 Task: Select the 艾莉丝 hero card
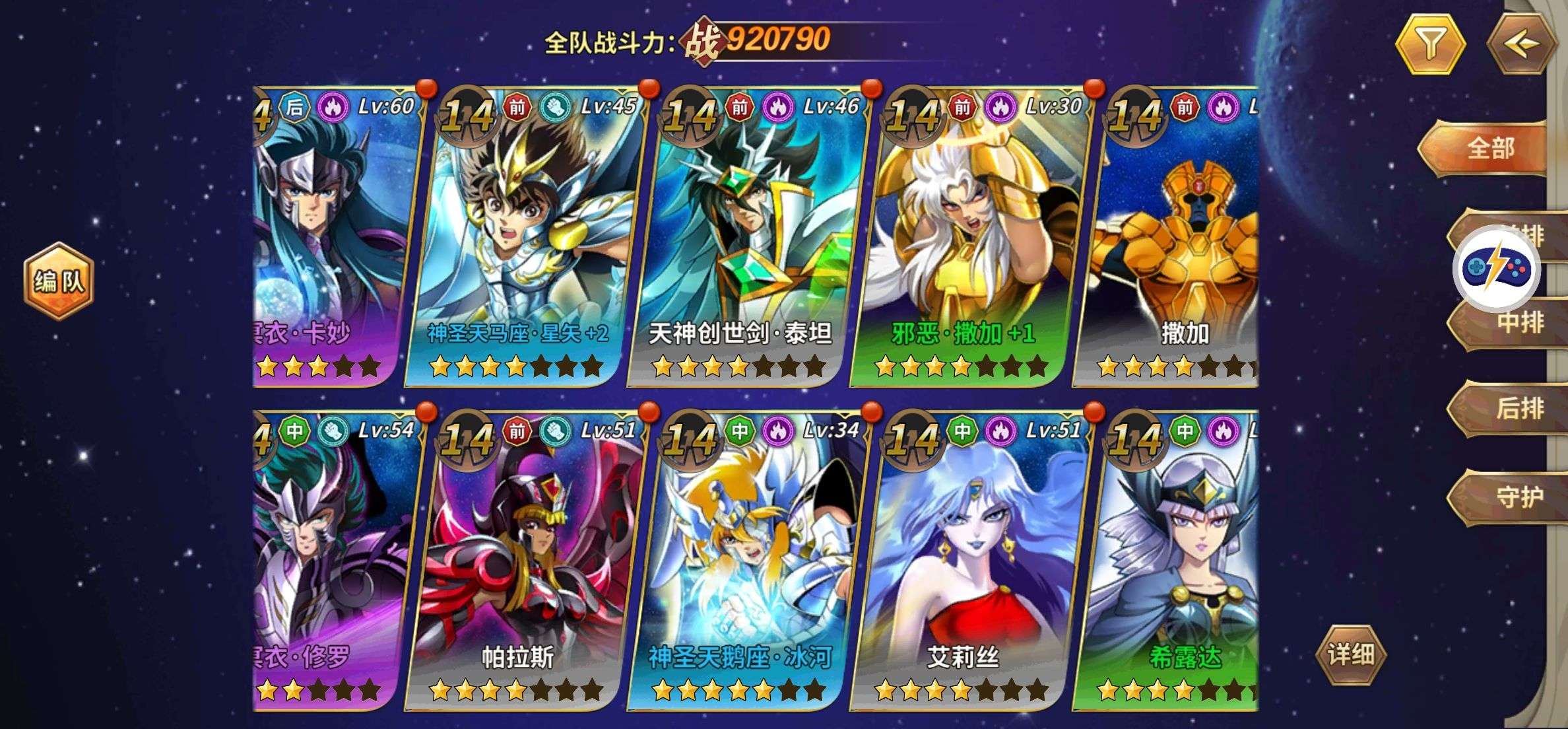(967, 561)
